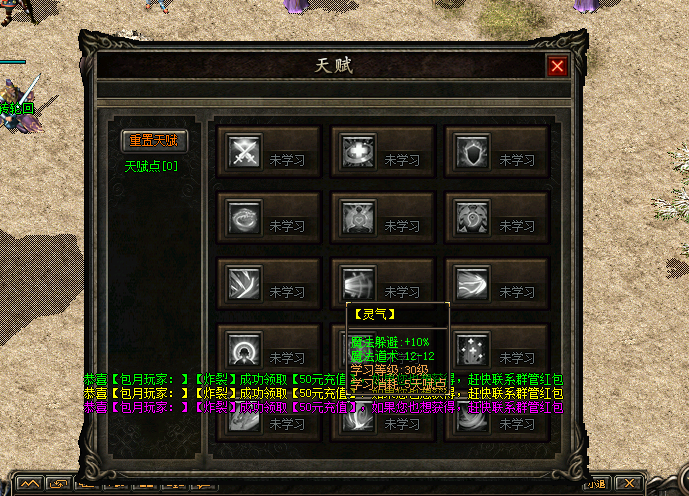Pick the coiled dragon ring talent

(x=243, y=218)
